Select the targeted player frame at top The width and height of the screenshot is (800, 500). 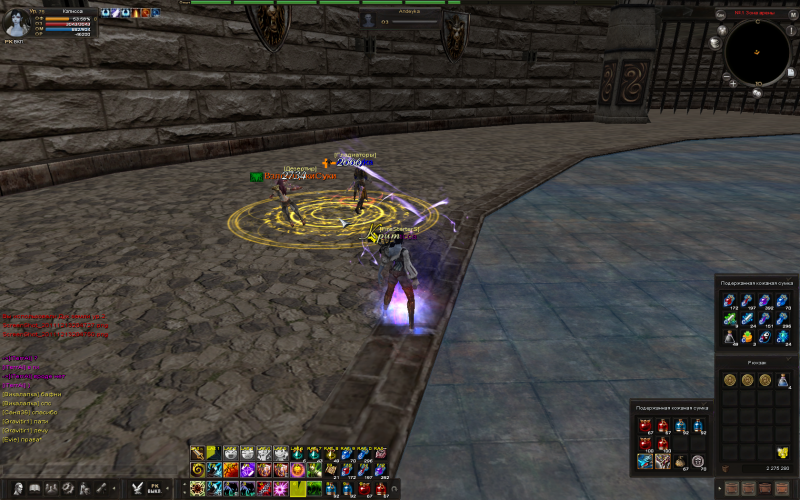pyautogui.click(x=400, y=20)
